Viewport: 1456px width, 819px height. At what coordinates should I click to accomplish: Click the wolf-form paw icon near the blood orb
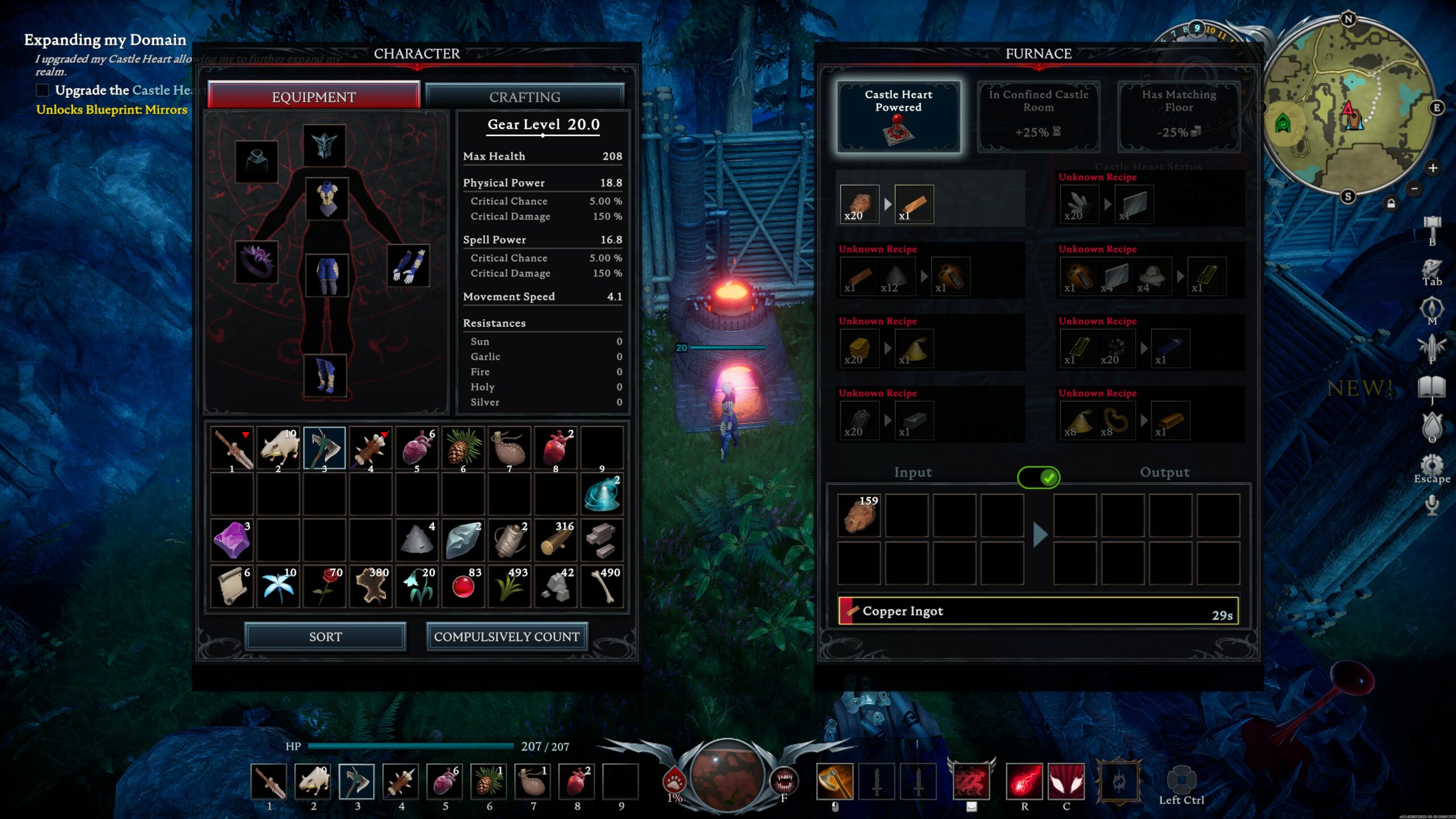[x=673, y=781]
